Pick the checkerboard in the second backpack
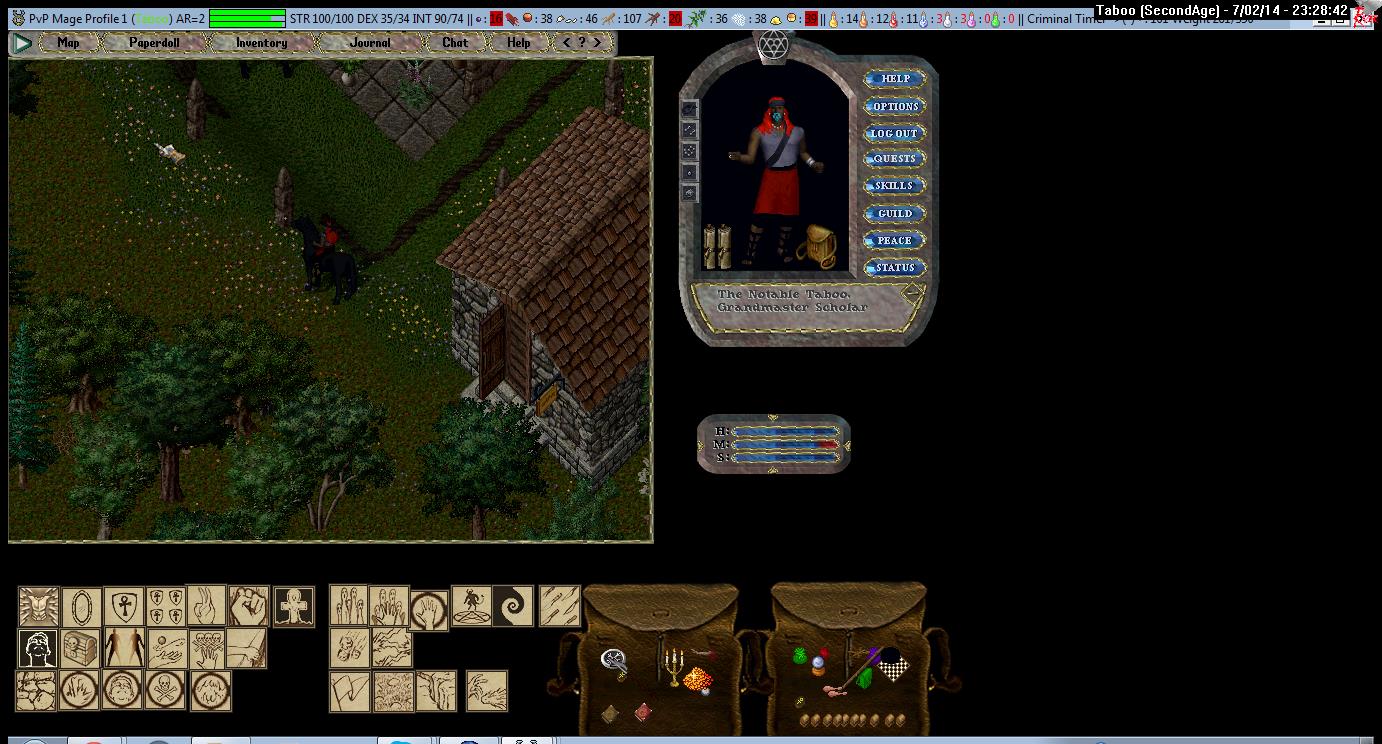 [x=890, y=665]
